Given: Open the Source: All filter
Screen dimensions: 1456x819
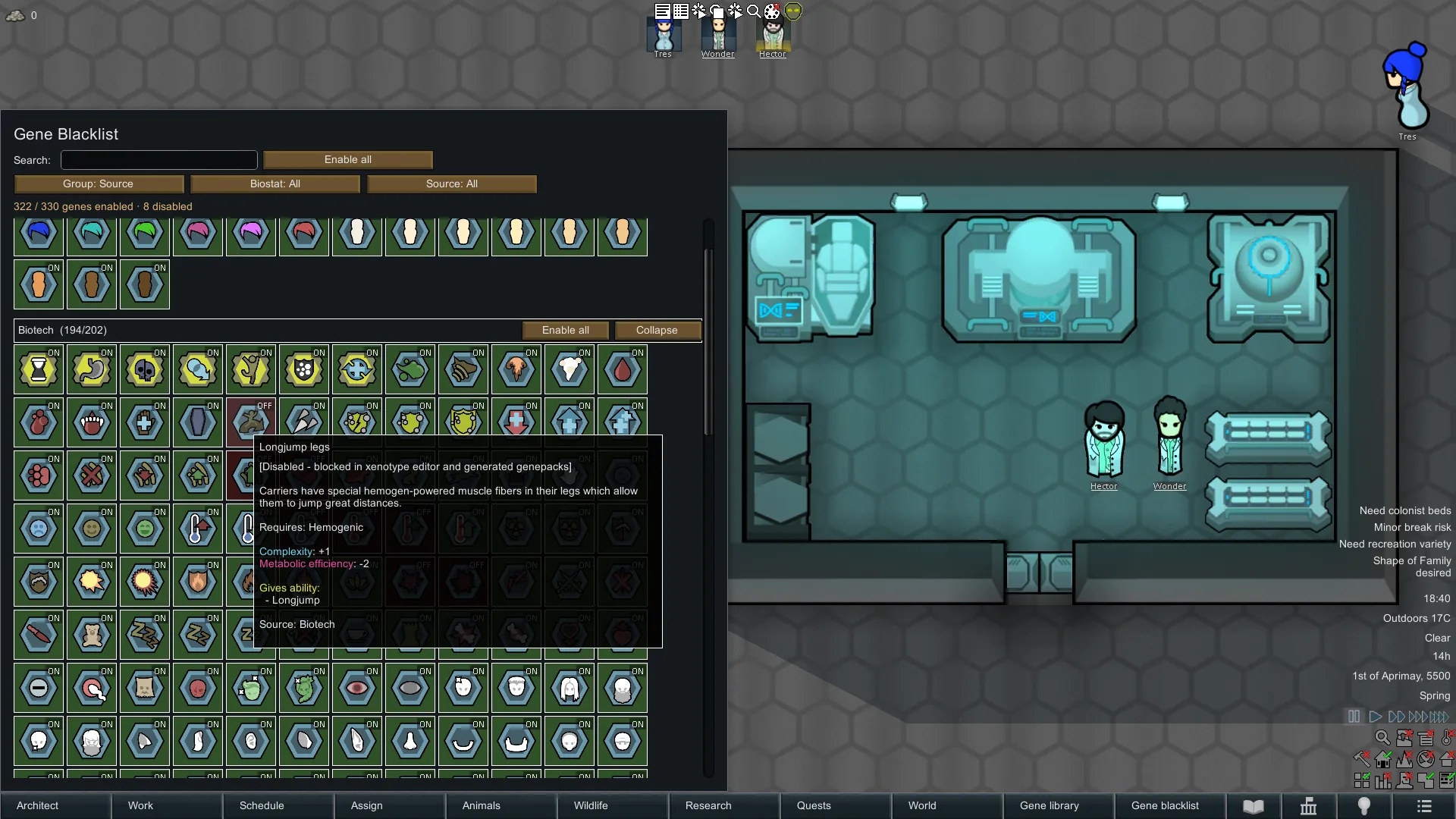Looking at the screenshot, I should [452, 184].
